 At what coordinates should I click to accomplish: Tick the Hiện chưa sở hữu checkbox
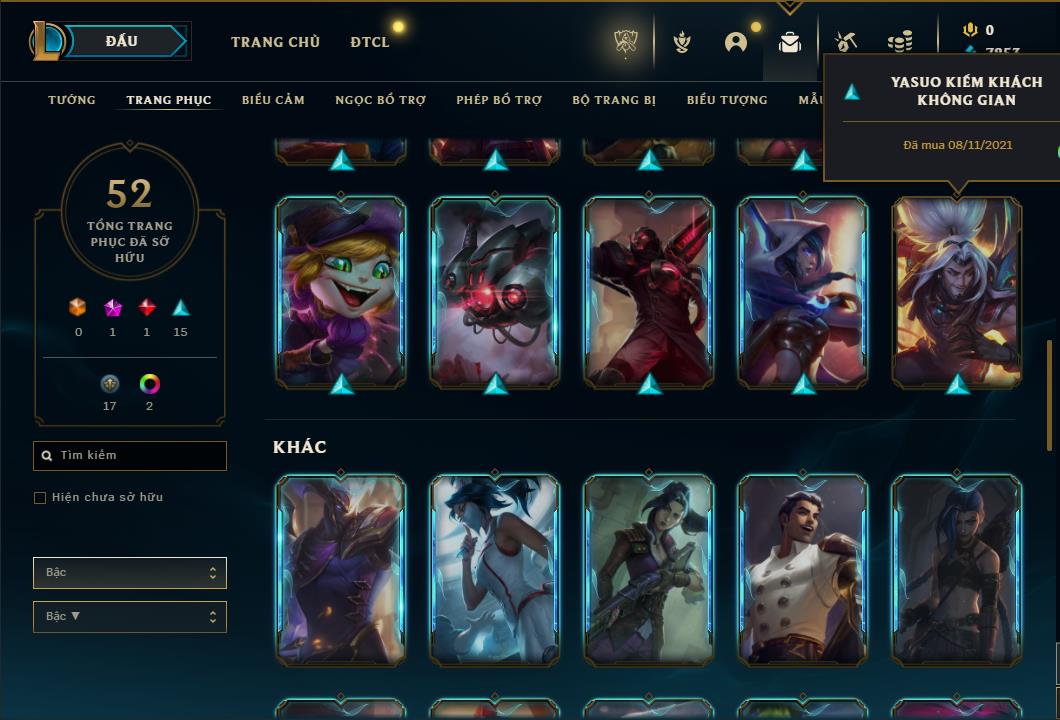(40, 497)
